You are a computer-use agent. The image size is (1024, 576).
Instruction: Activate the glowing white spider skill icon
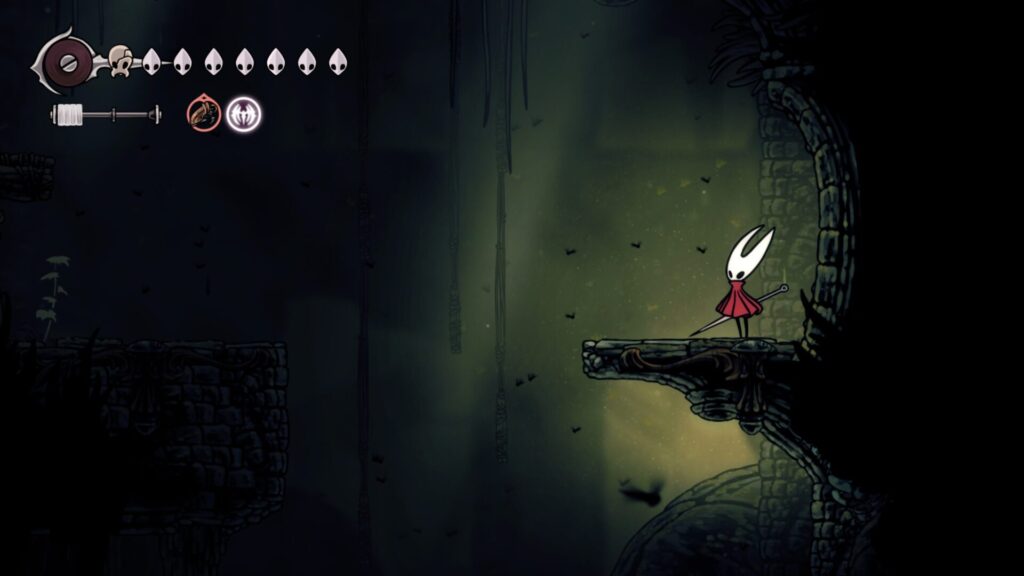tap(243, 114)
